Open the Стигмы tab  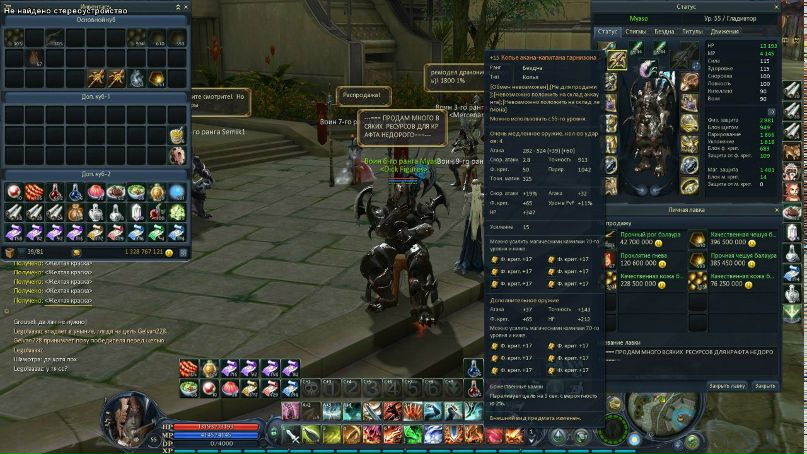[x=636, y=32]
